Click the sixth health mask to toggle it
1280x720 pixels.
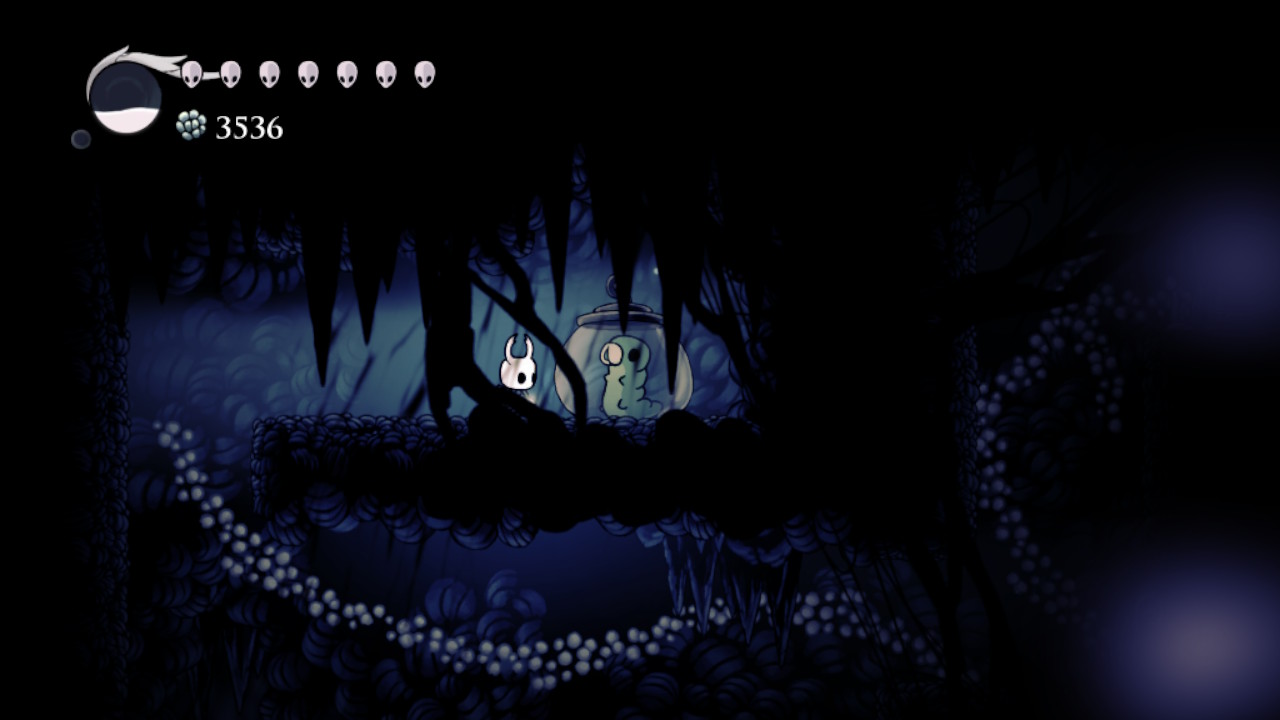[x=387, y=70]
